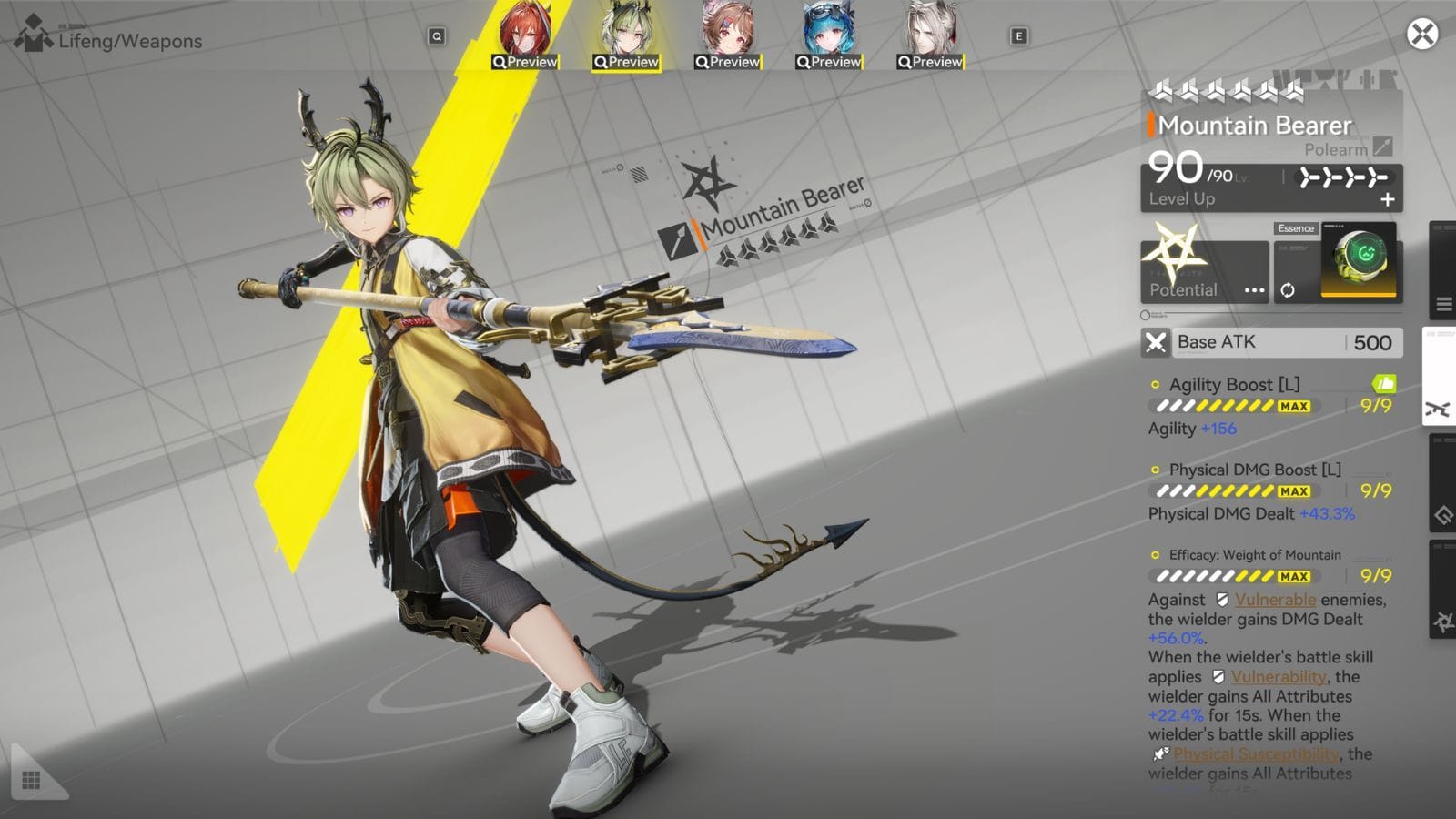
Task: Open the grid menu in the corner
Action: click(x=31, y=780)
